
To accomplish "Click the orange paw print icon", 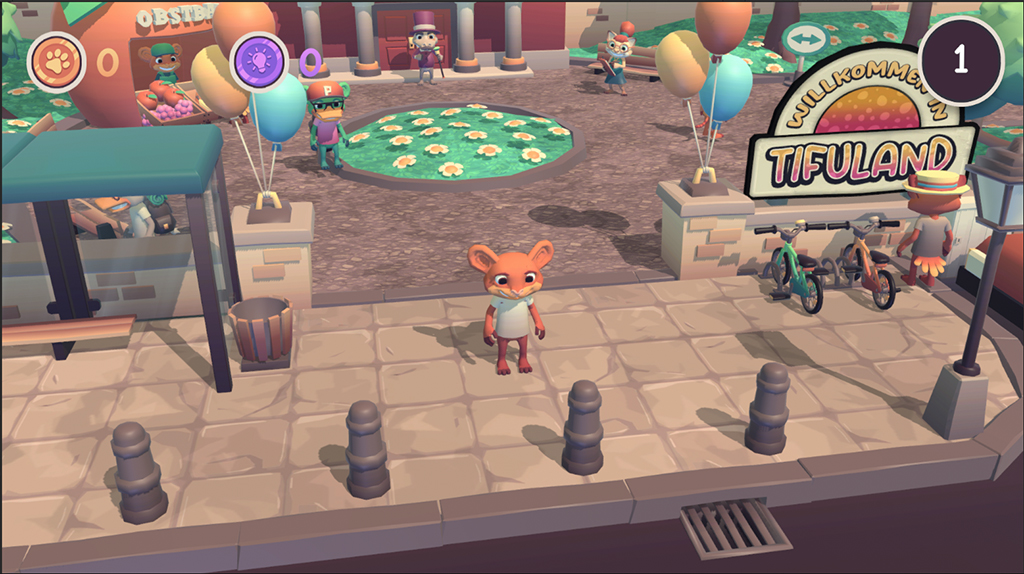I will [56, 61].
